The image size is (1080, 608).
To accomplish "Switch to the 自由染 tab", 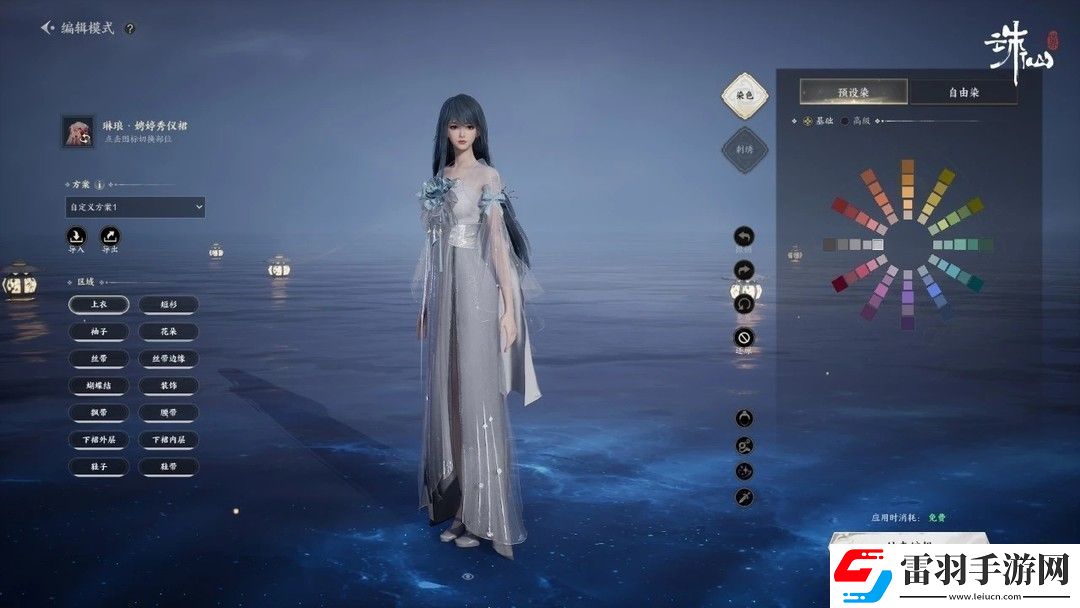I will pos(963,92).
